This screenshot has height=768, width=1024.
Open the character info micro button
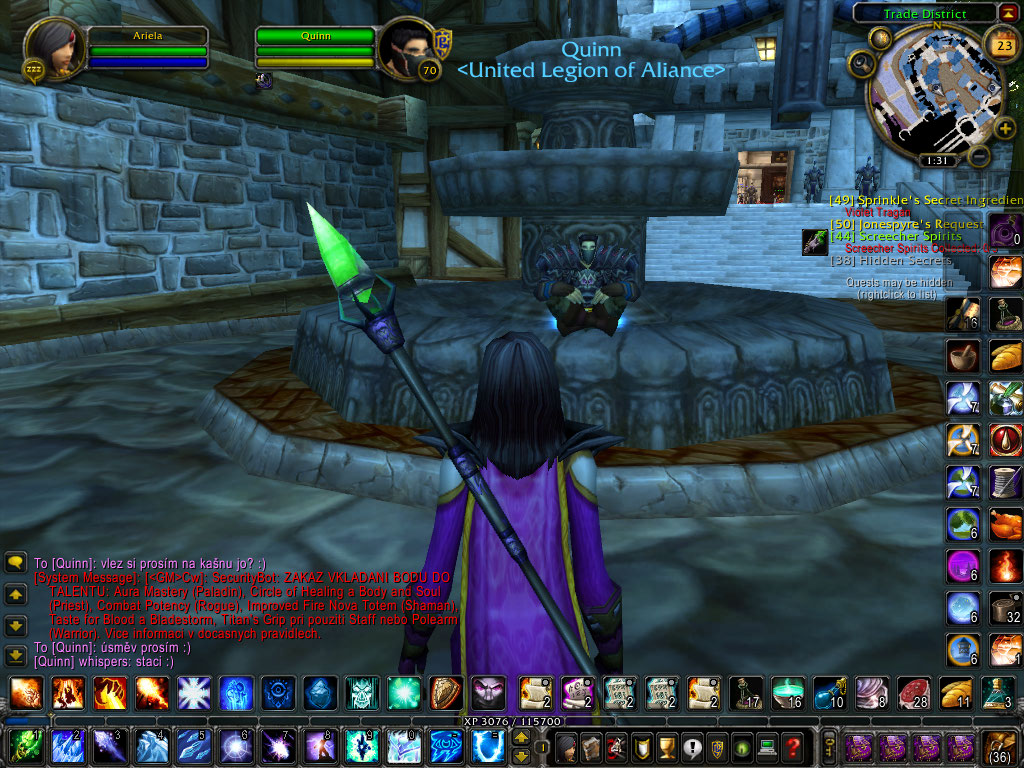tap(566, 746)
